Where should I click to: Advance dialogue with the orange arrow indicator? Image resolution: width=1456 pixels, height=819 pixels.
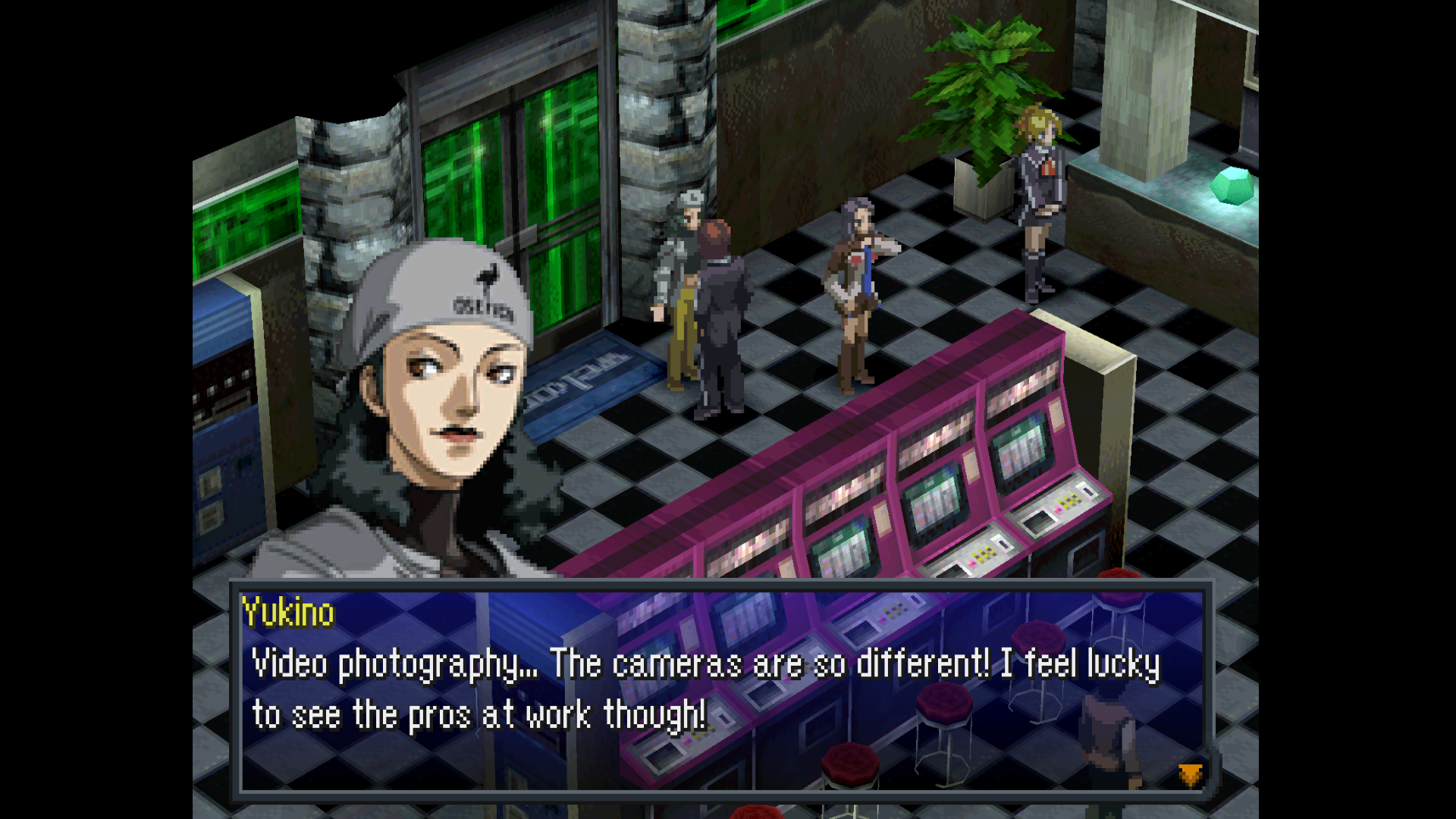pos(1190,774)
